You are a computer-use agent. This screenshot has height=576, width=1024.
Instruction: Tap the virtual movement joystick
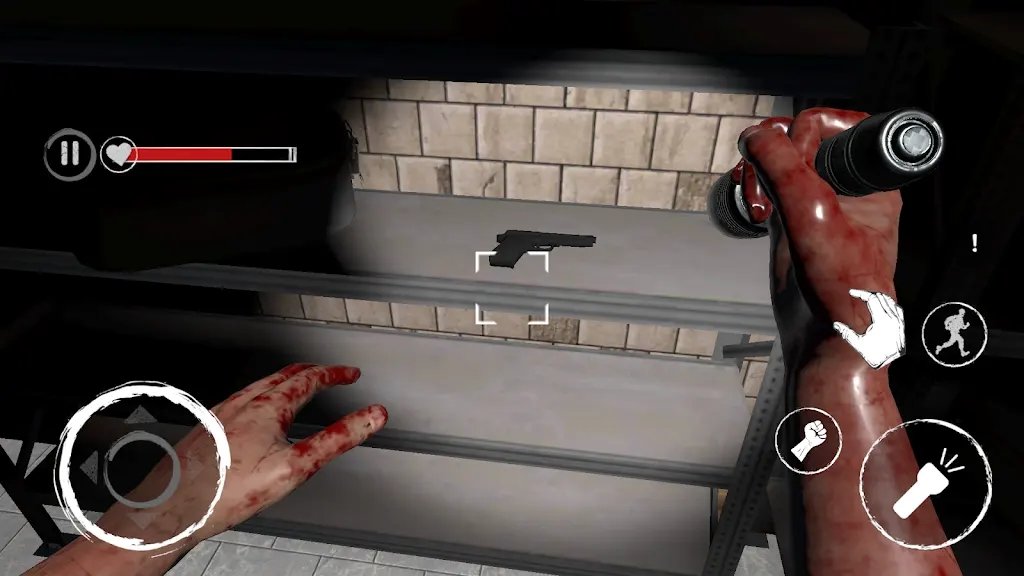click(141, 462)
